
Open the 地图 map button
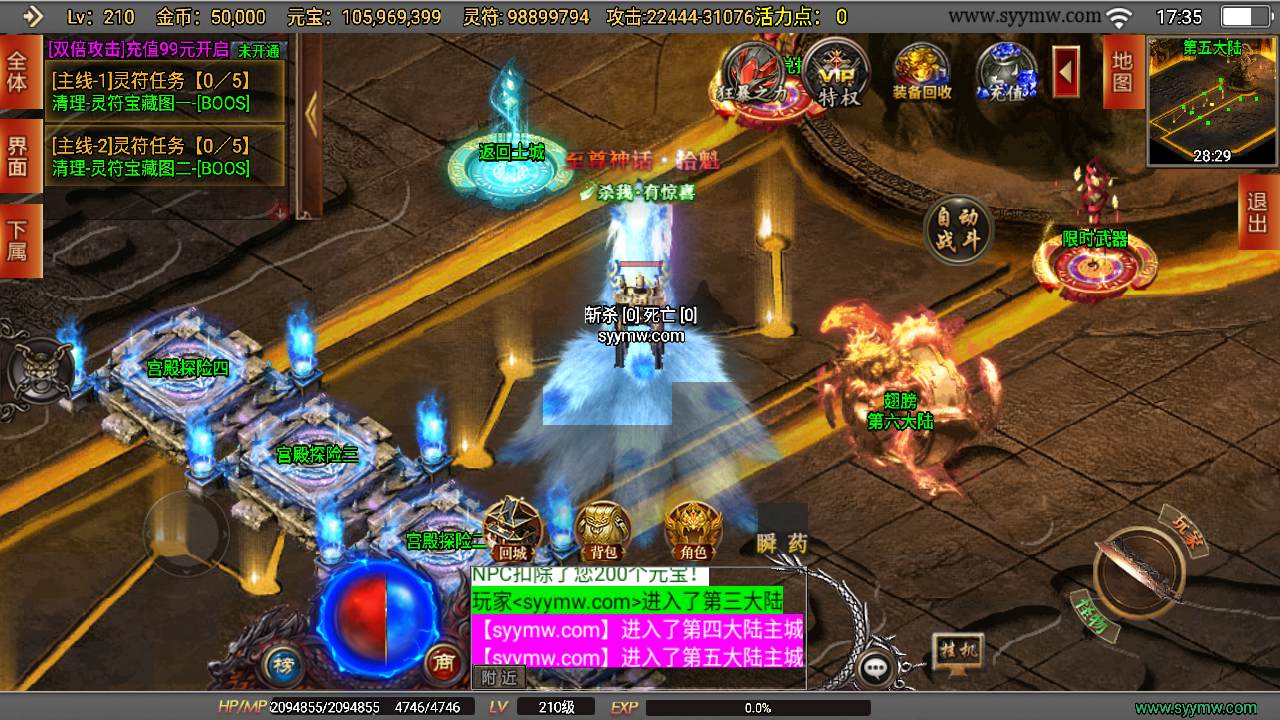(x=1123, y=71)
